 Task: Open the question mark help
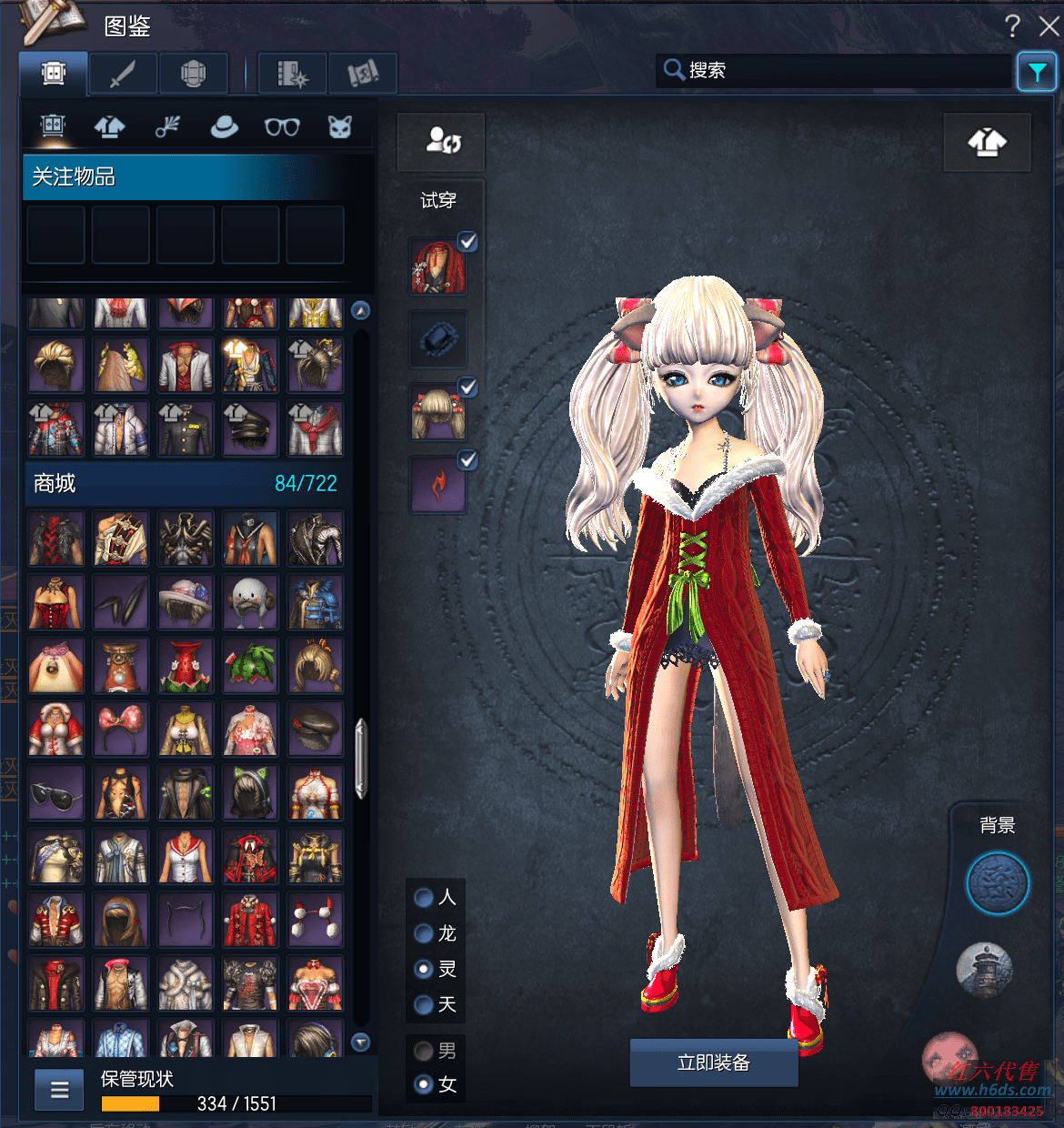[1012, 26]
